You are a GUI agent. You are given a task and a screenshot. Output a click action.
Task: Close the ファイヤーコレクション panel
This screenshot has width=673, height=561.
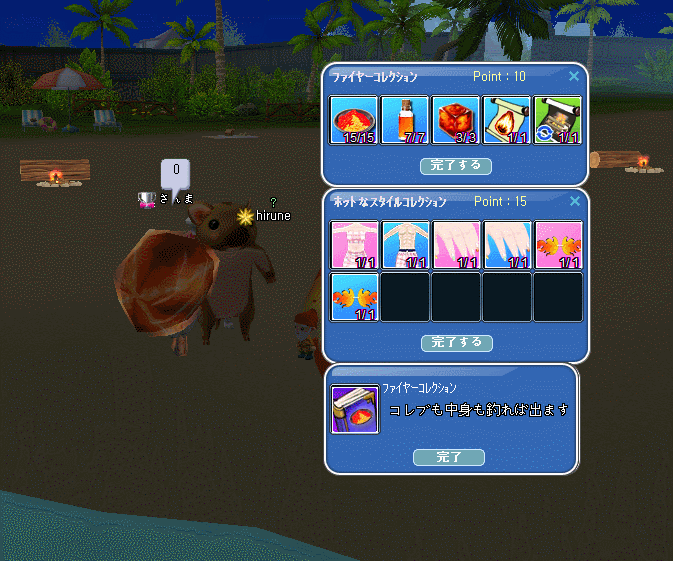[x=573, y=76]
